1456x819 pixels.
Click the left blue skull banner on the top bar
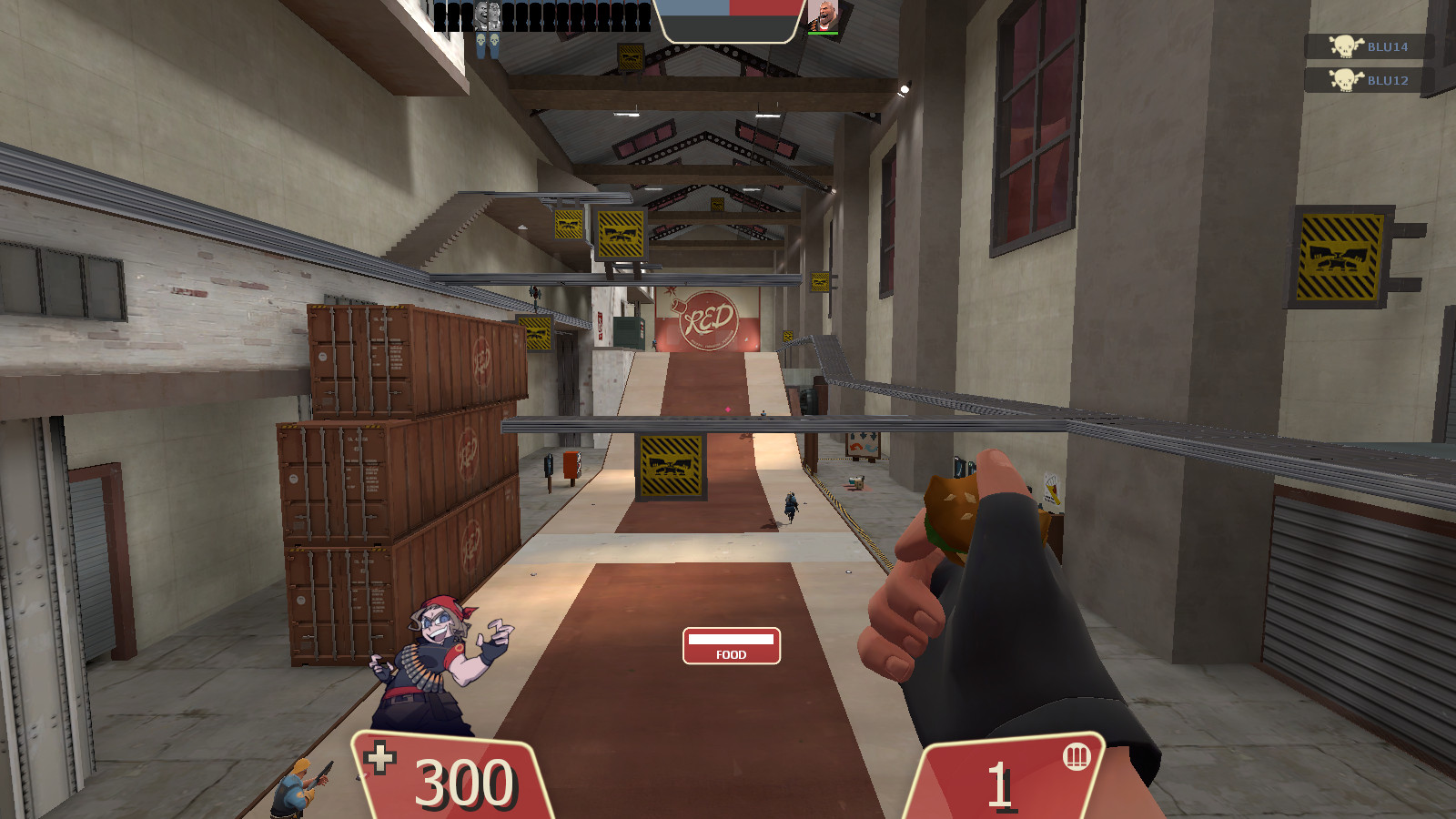tap(480, 41)
